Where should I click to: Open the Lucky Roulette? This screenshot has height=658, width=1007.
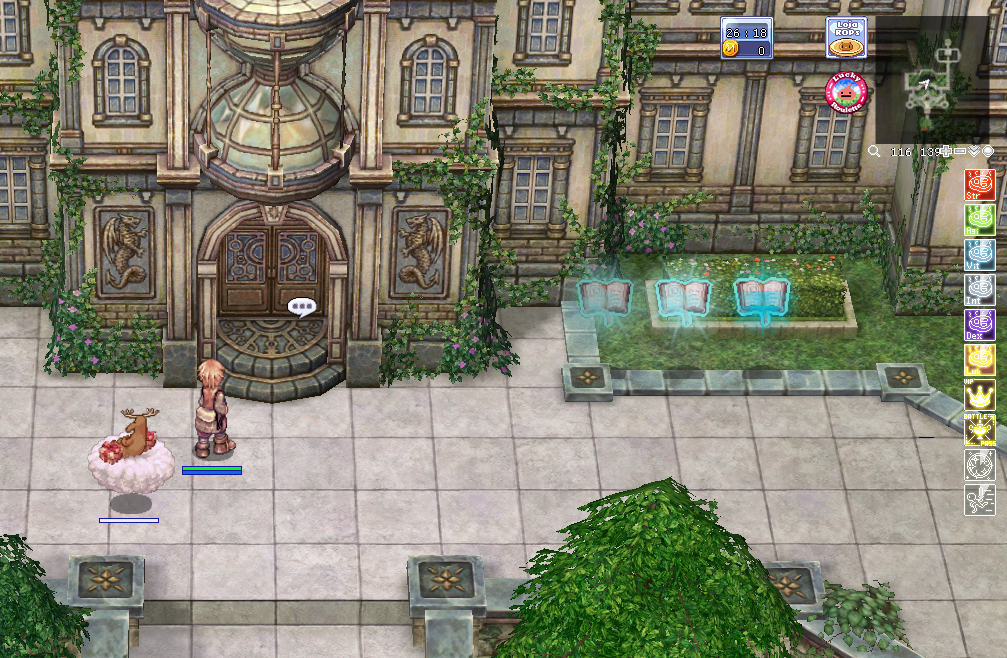(x=846, y=94)
